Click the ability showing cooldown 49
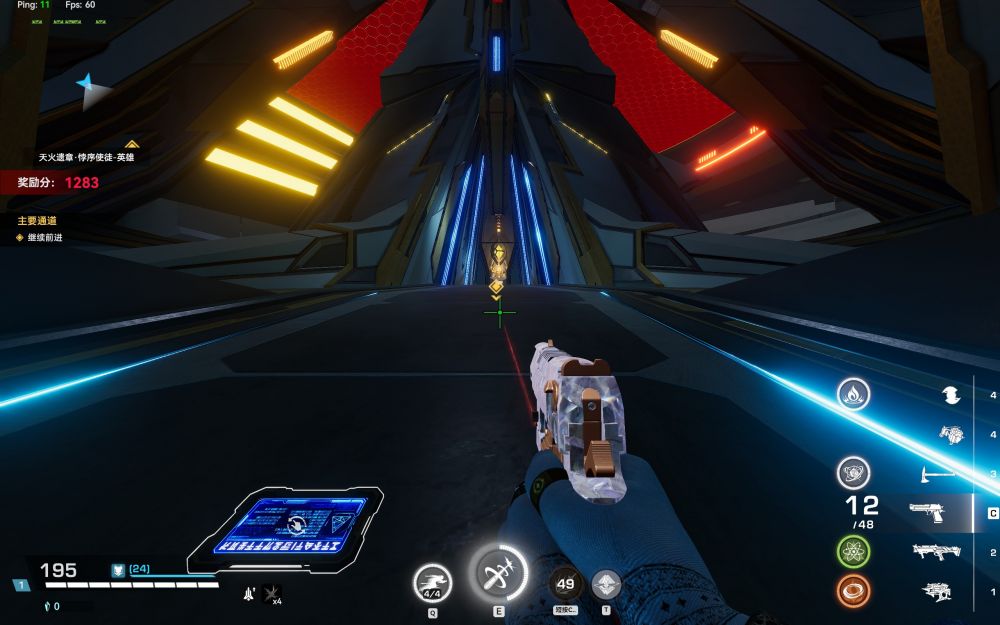The image size is (1000, 625). [565, 583]
